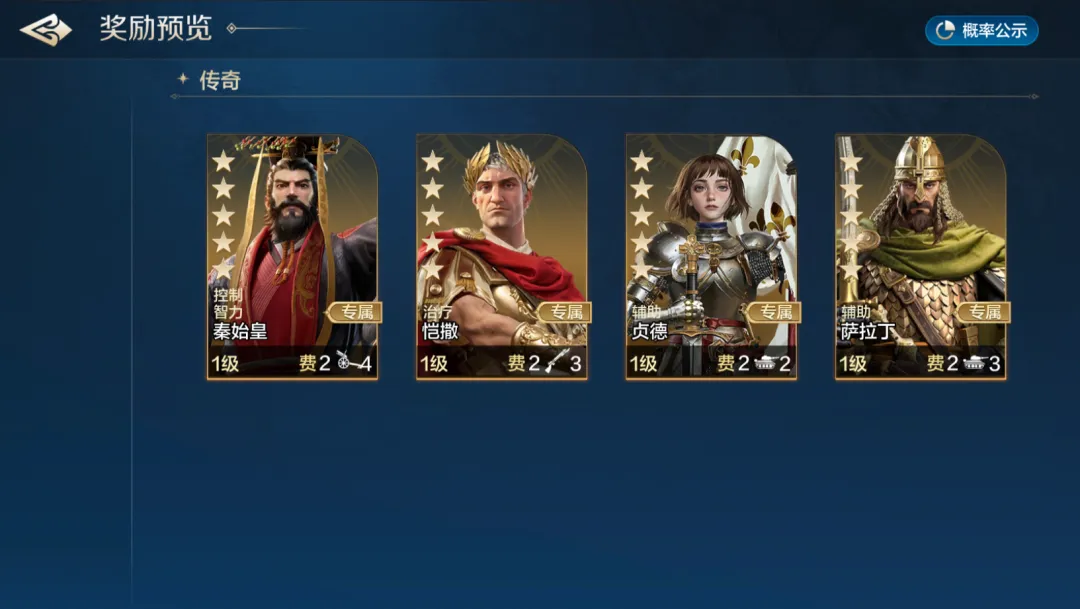Viewport: 1080px width, 609px height.
Task: Inspect the 萨拉丁 hero card
Action: click(x=920, y=257)
